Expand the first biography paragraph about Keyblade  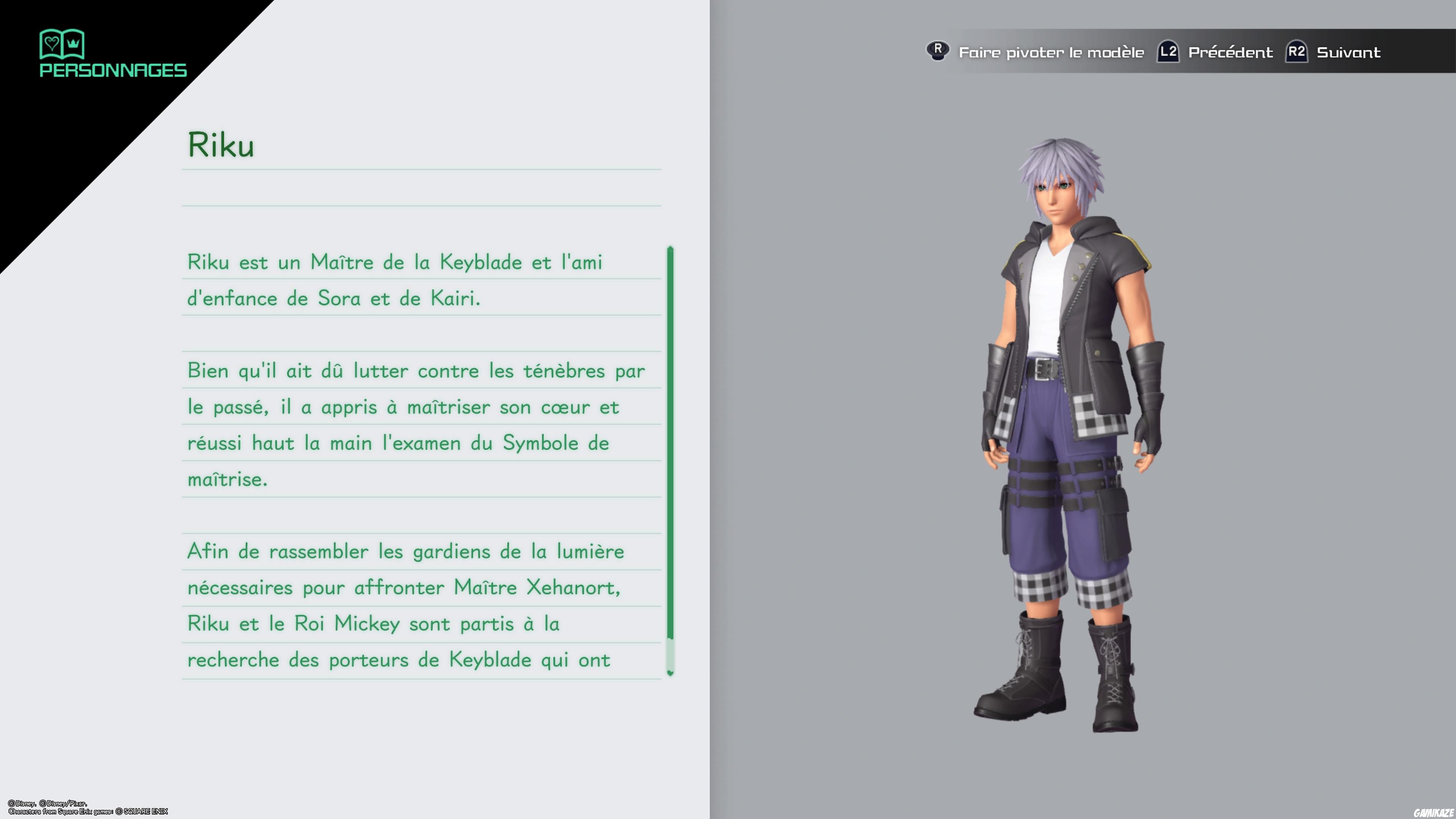click(395, 280)
